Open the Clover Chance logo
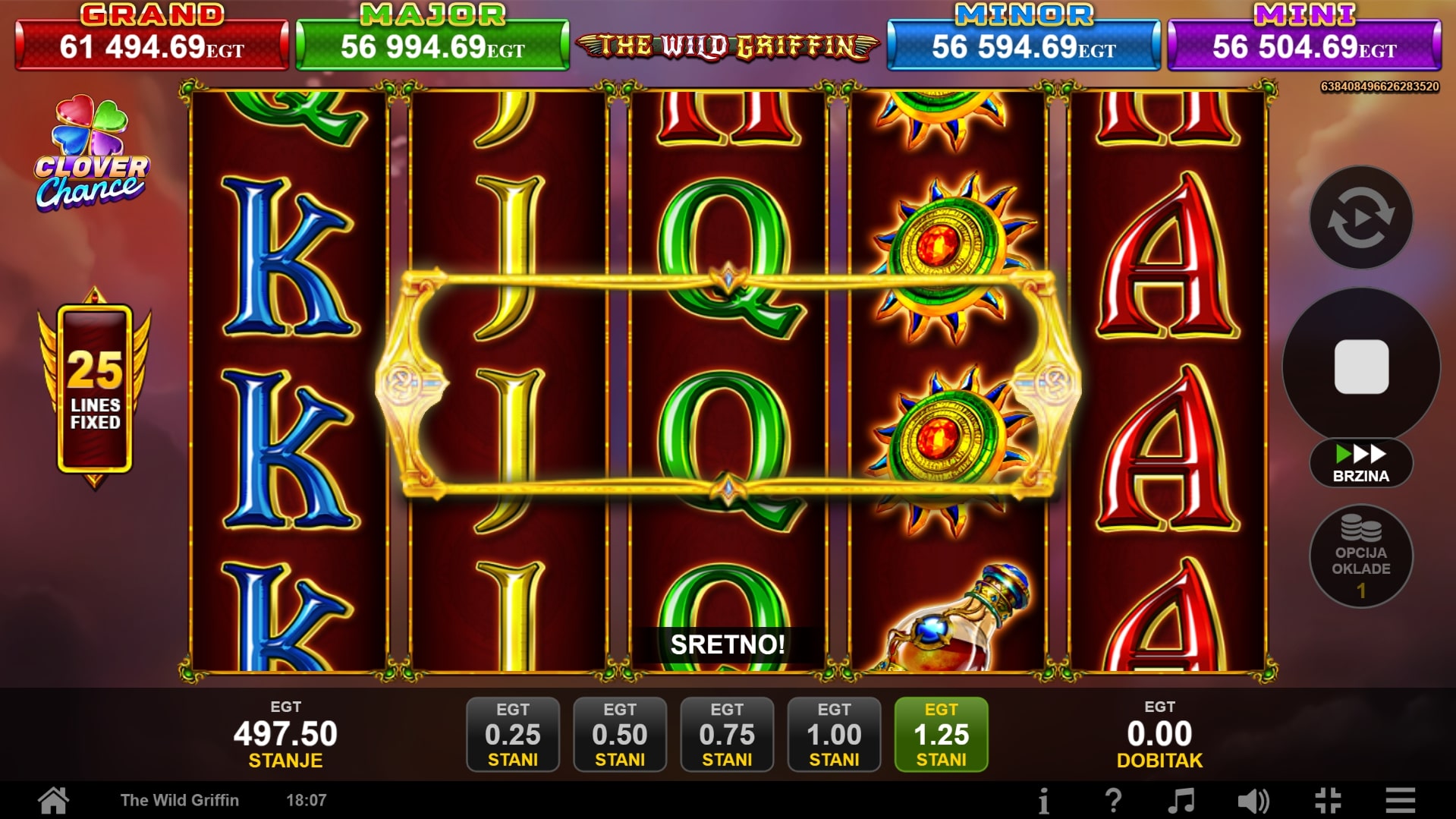 click(x=92, y=154)
